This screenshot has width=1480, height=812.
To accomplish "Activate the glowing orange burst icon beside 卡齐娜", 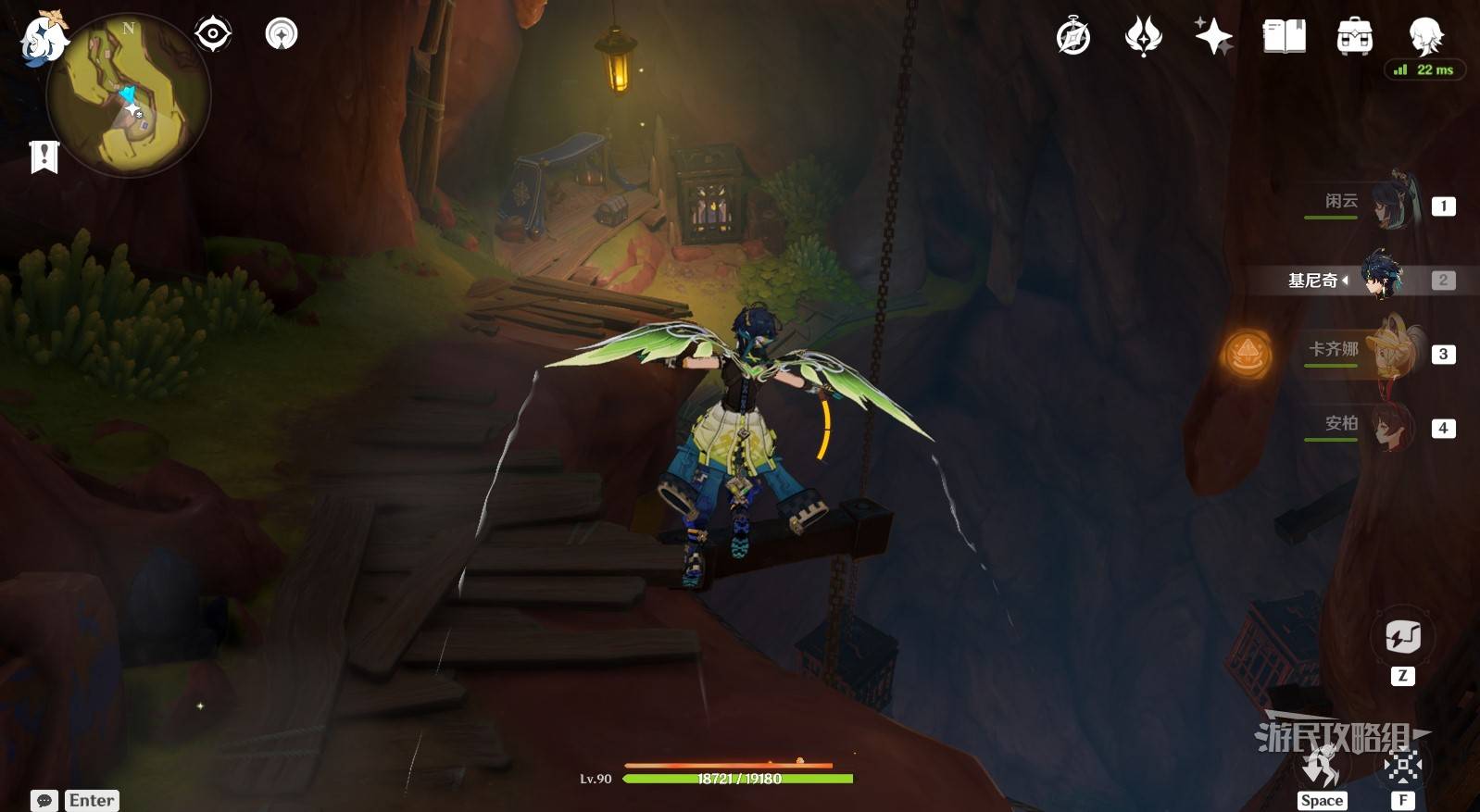I will tap(1248, 354).
